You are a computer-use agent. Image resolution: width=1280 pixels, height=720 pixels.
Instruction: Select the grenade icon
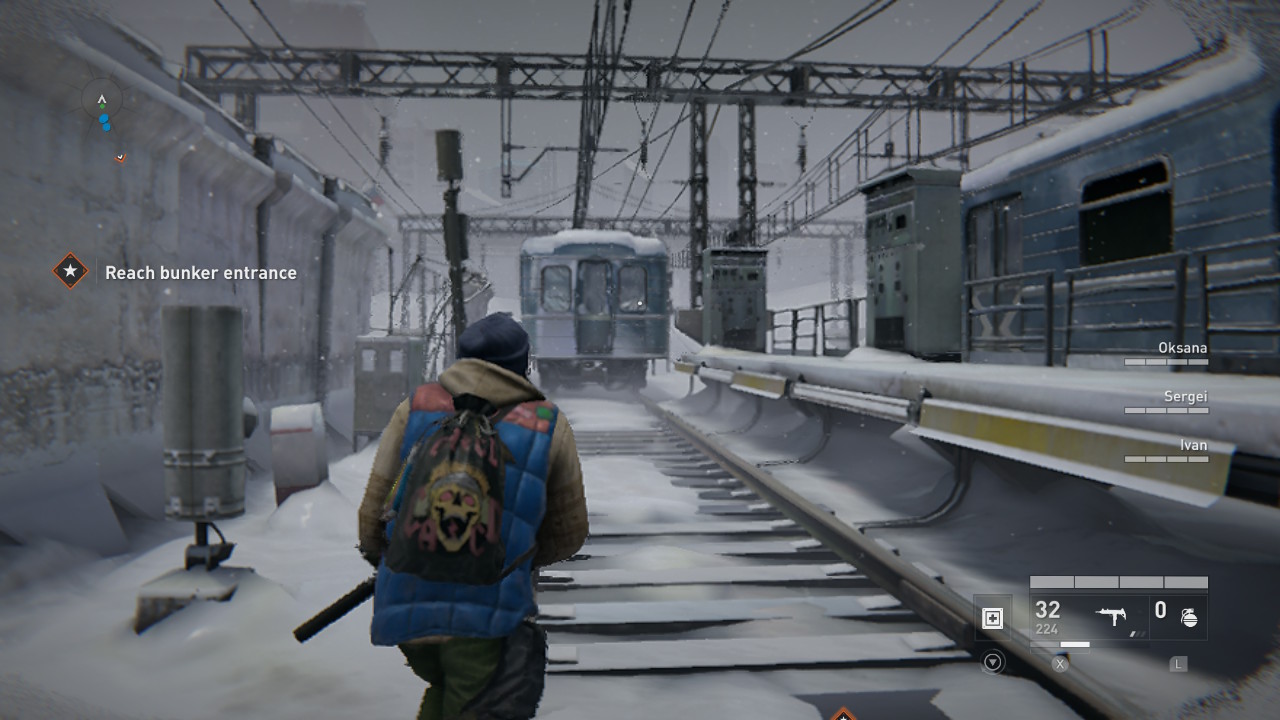pyautogui.click(x=1189, y=616)
